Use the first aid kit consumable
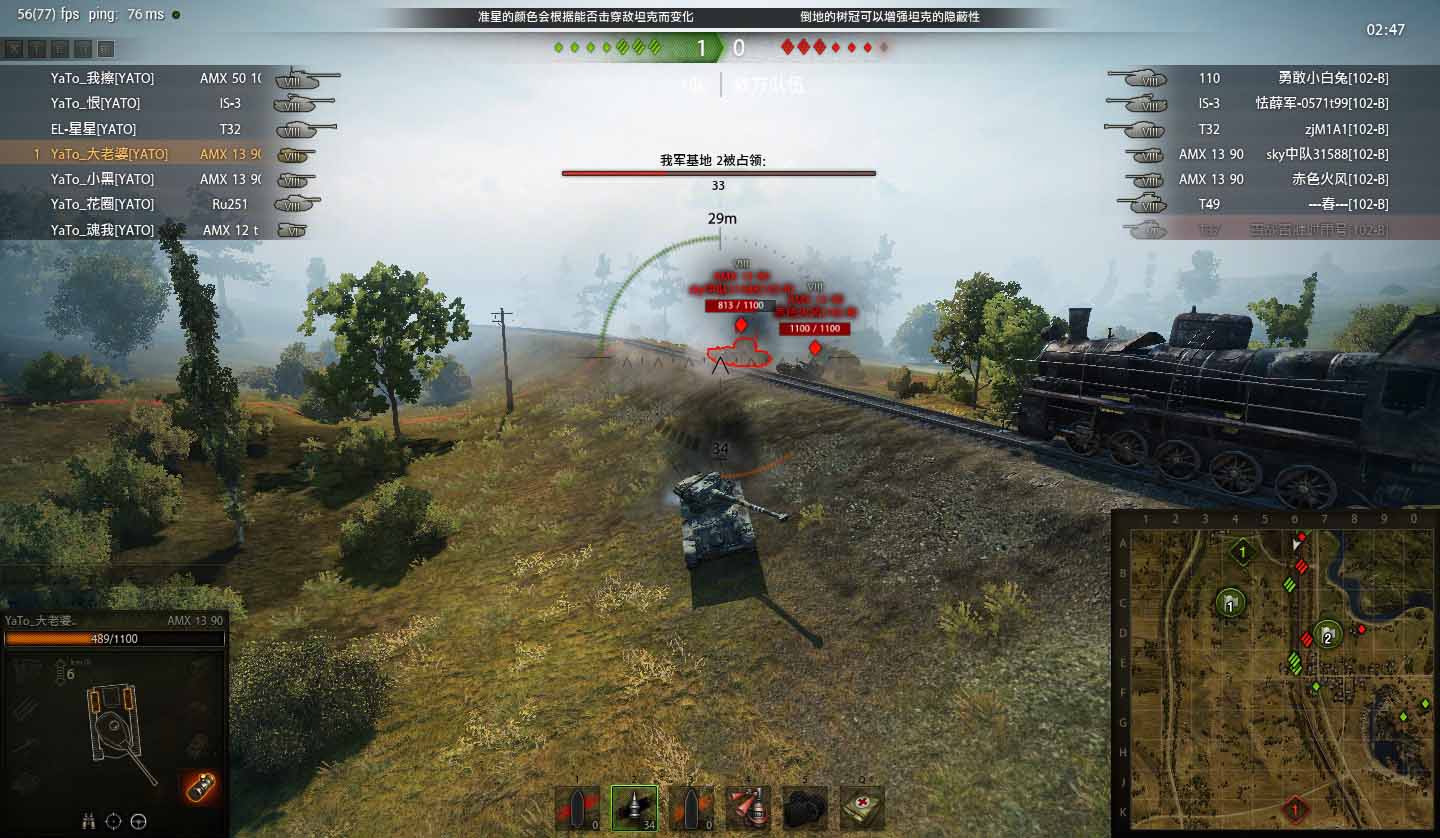Image resolution: width=1440 pixels, height=838 pixels. click(x=861, y=807)
